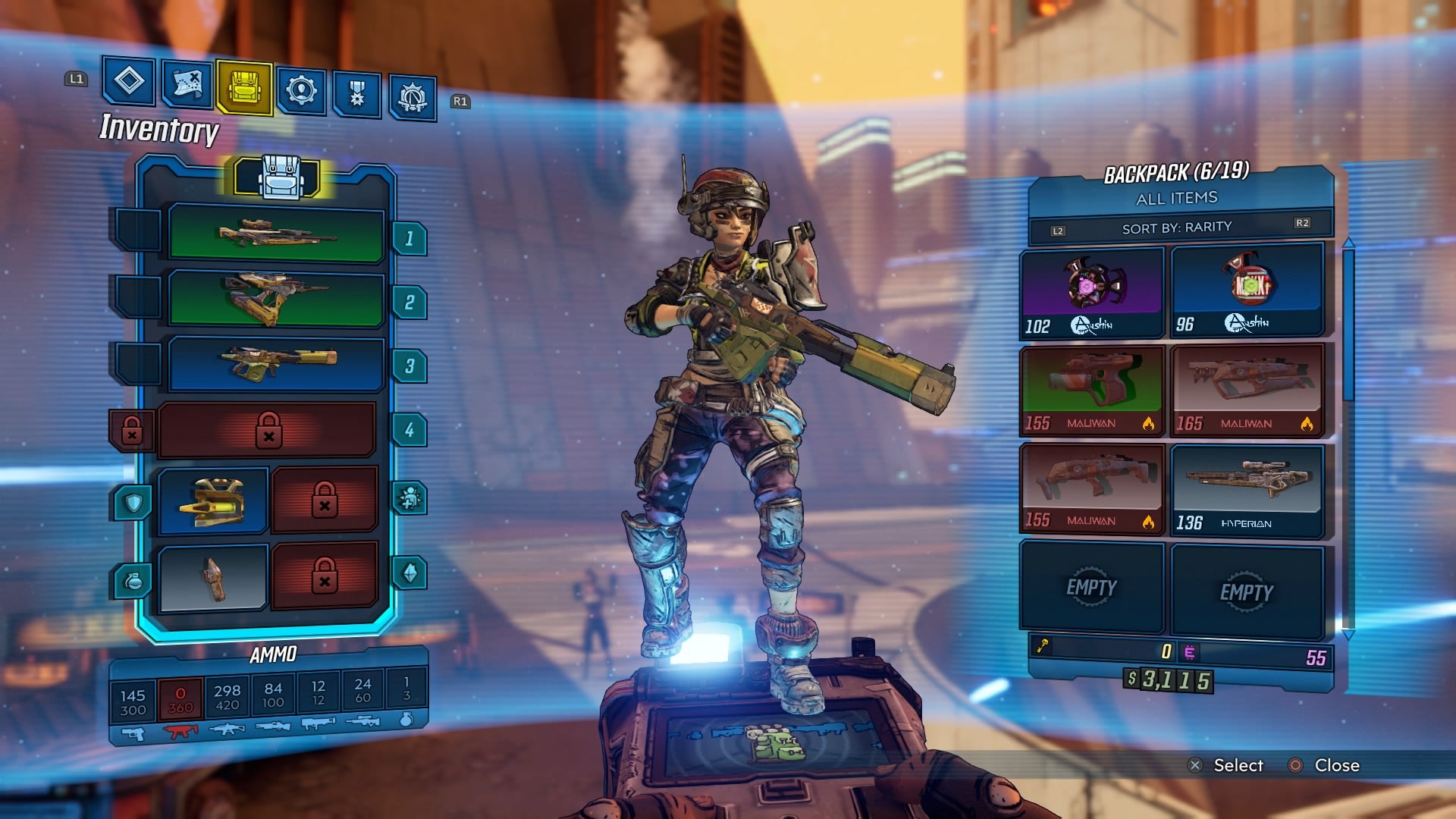Select the Hyperion 136 sniper rifle
The width and height of the screenshot is (1456, 819).
pyautogui.click(x=1247, y=489)
